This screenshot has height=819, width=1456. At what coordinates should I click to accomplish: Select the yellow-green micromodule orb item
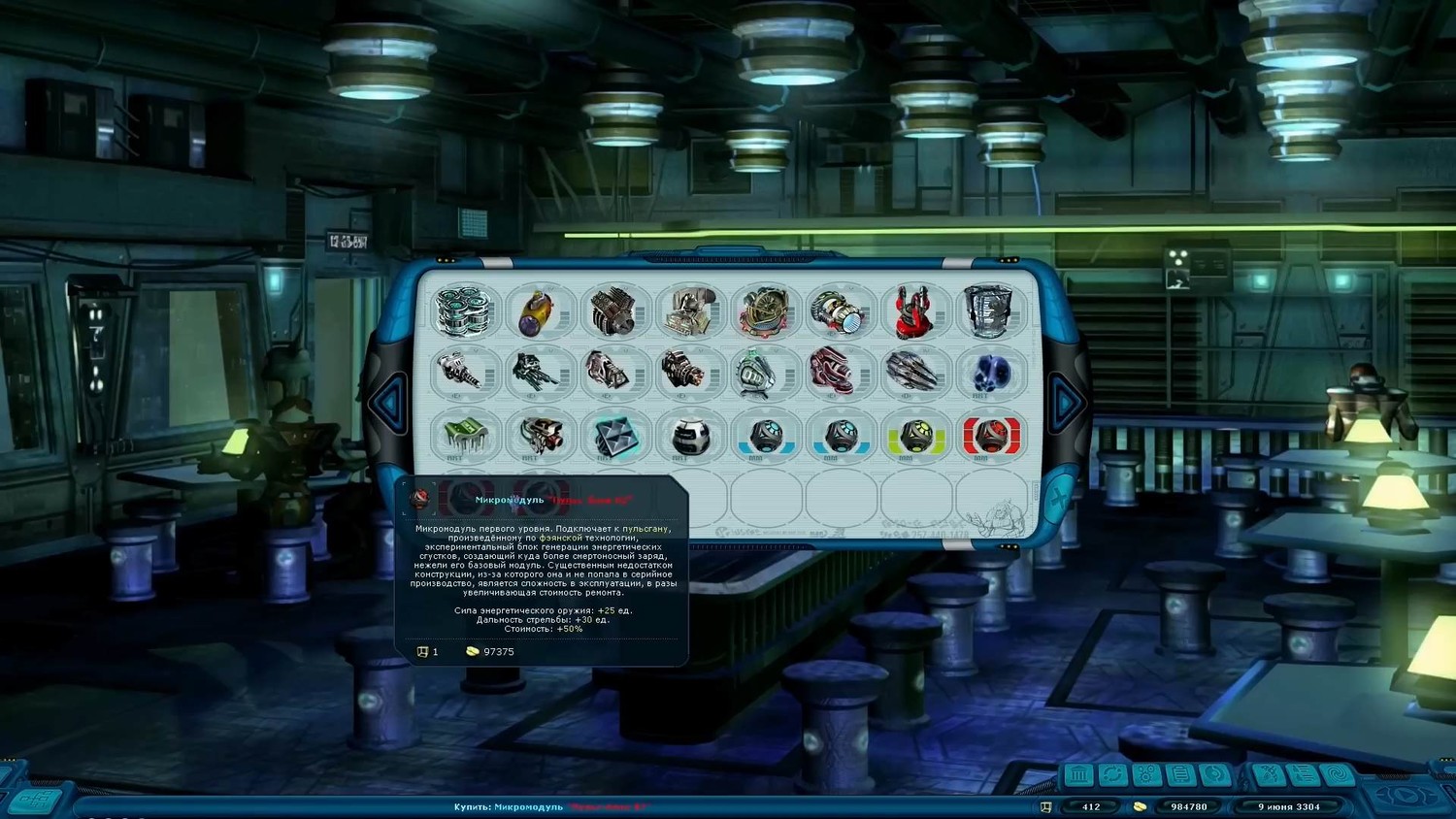914,436
